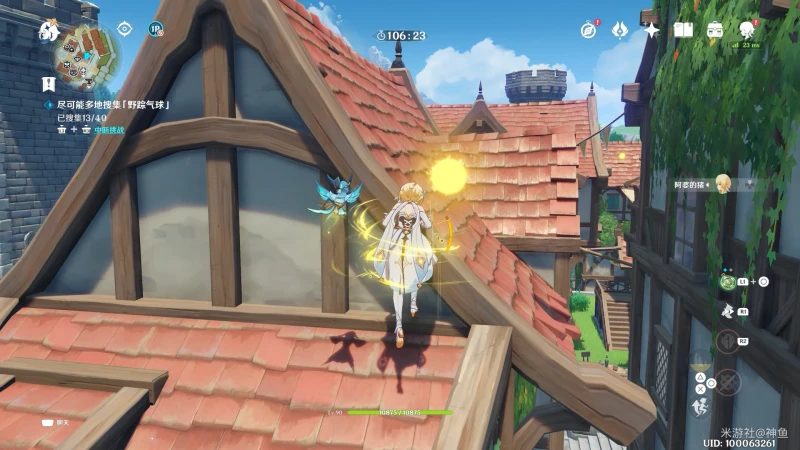
Task: Select the party member with the blonde portrait
Action: pos(723,183)
